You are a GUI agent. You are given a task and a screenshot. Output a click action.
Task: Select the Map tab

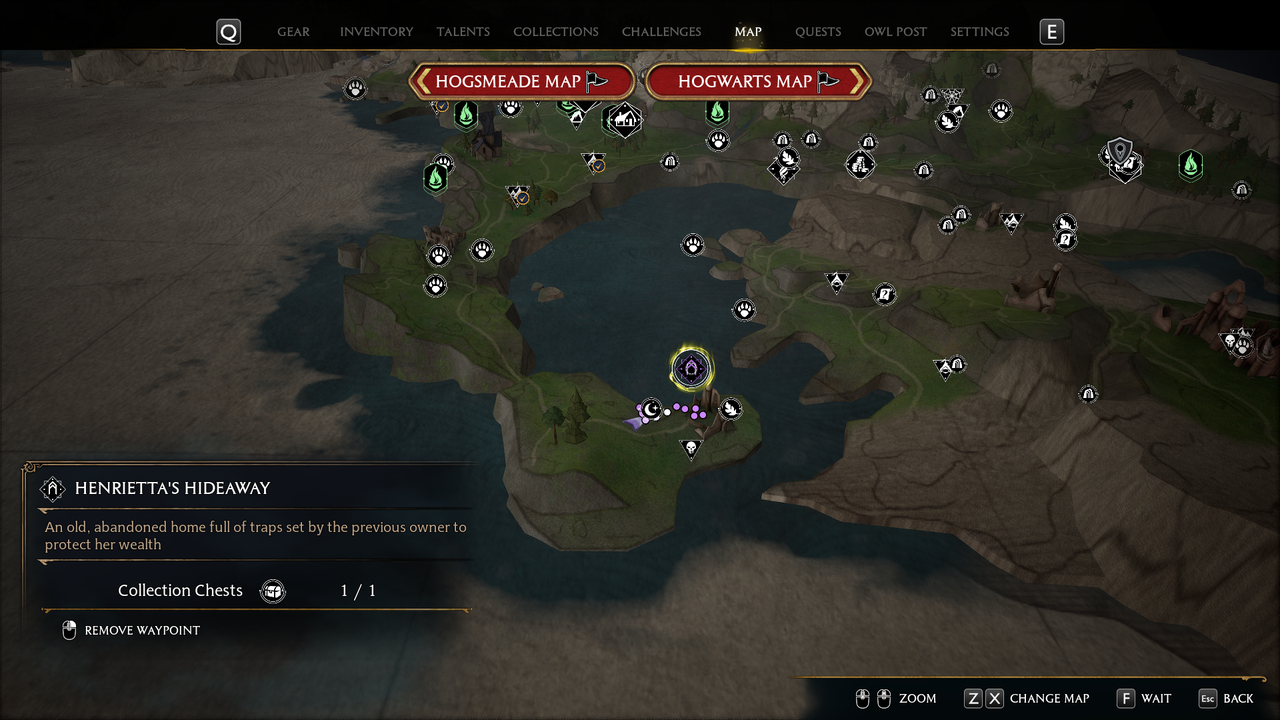[748, 32]
